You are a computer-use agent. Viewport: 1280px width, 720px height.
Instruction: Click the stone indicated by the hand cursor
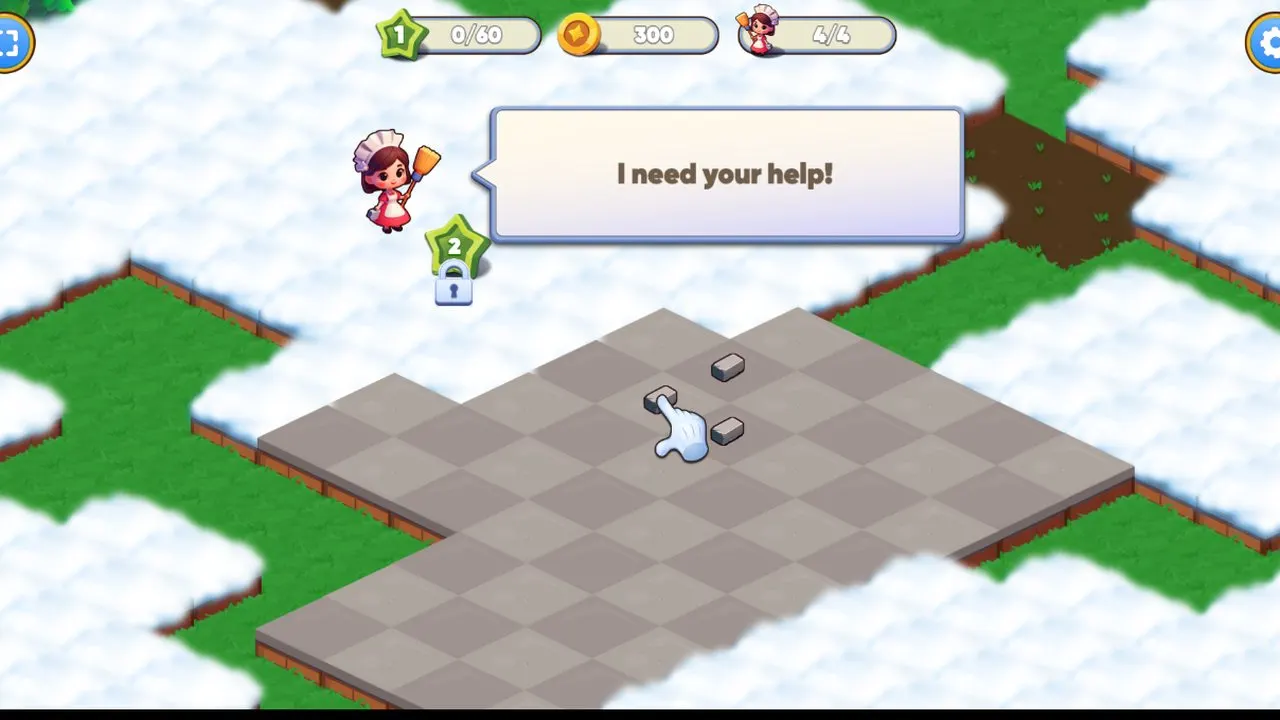(x=662, y=399)
